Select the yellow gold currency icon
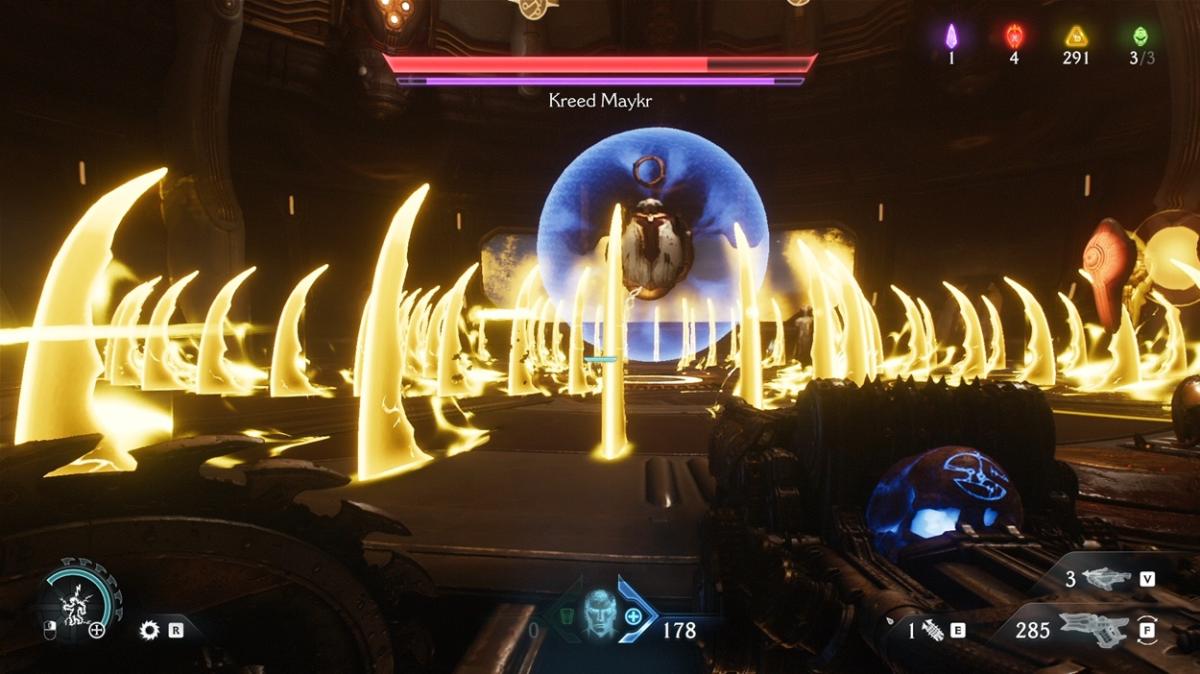 (x=1076, y=37)
